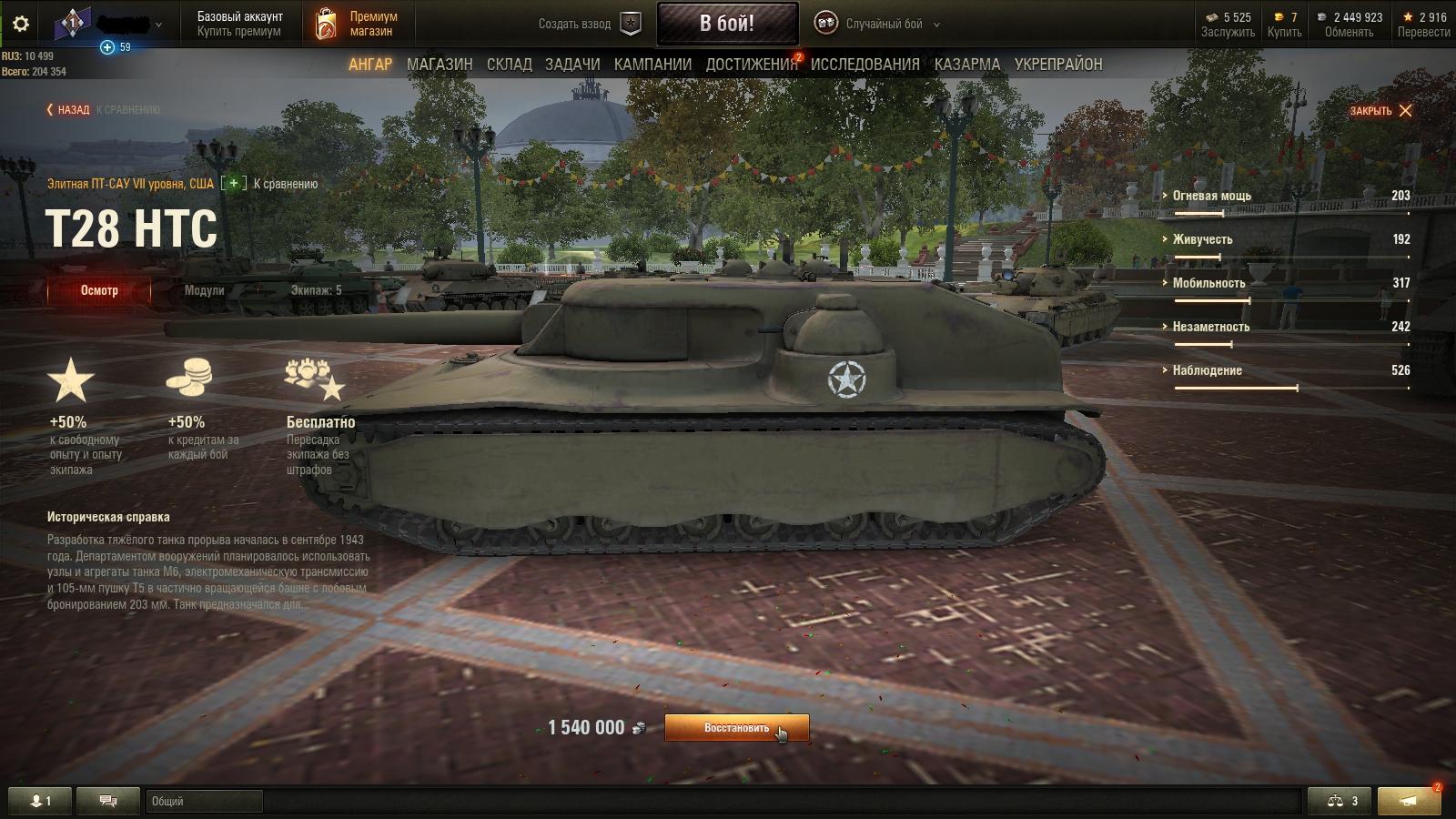The height and width of the screenshot is (819, 1456).
Task: Select the Модули tab
Action: [204, 290]
